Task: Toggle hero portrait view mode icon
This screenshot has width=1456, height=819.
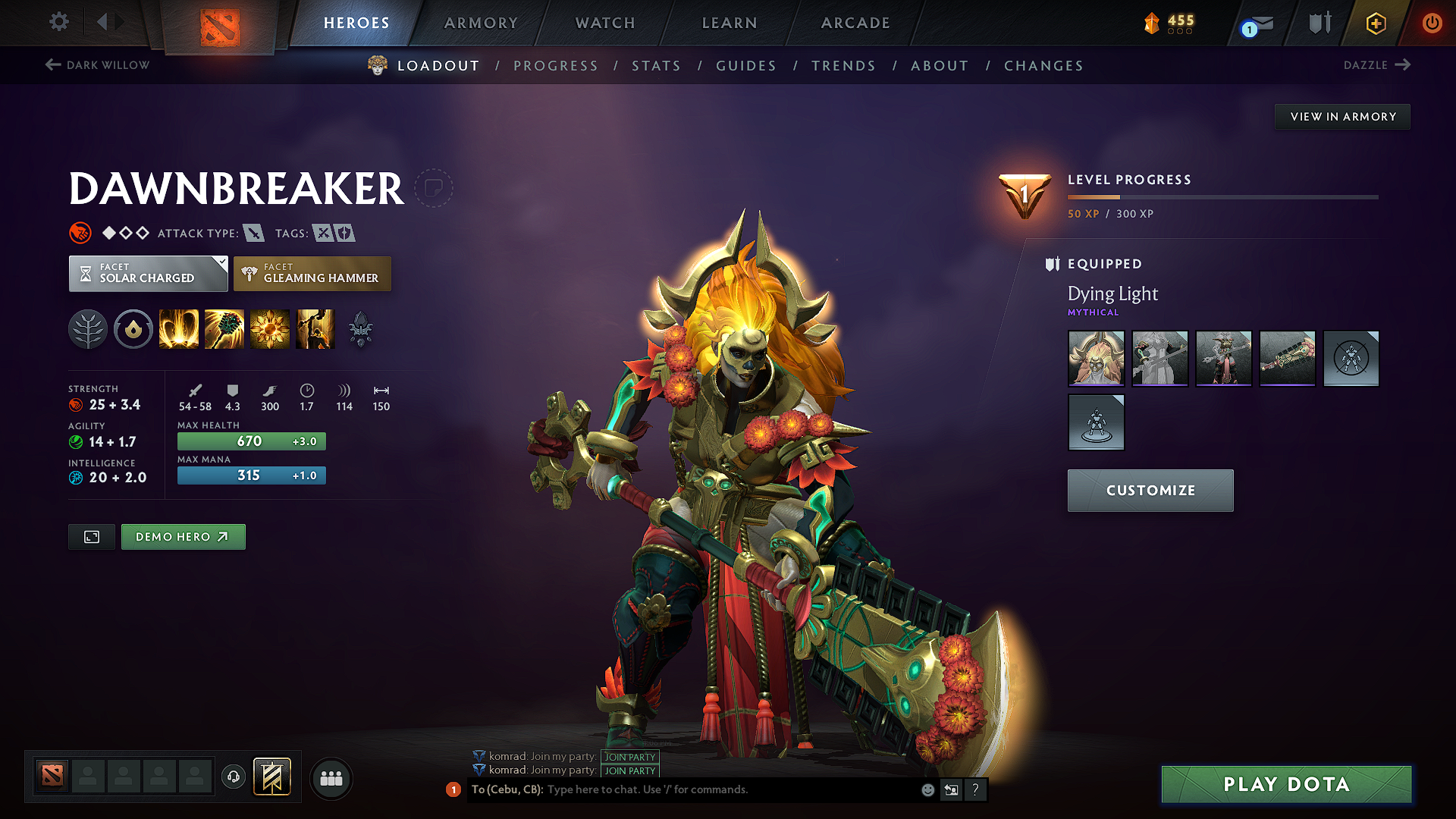Action: (91, 536)
